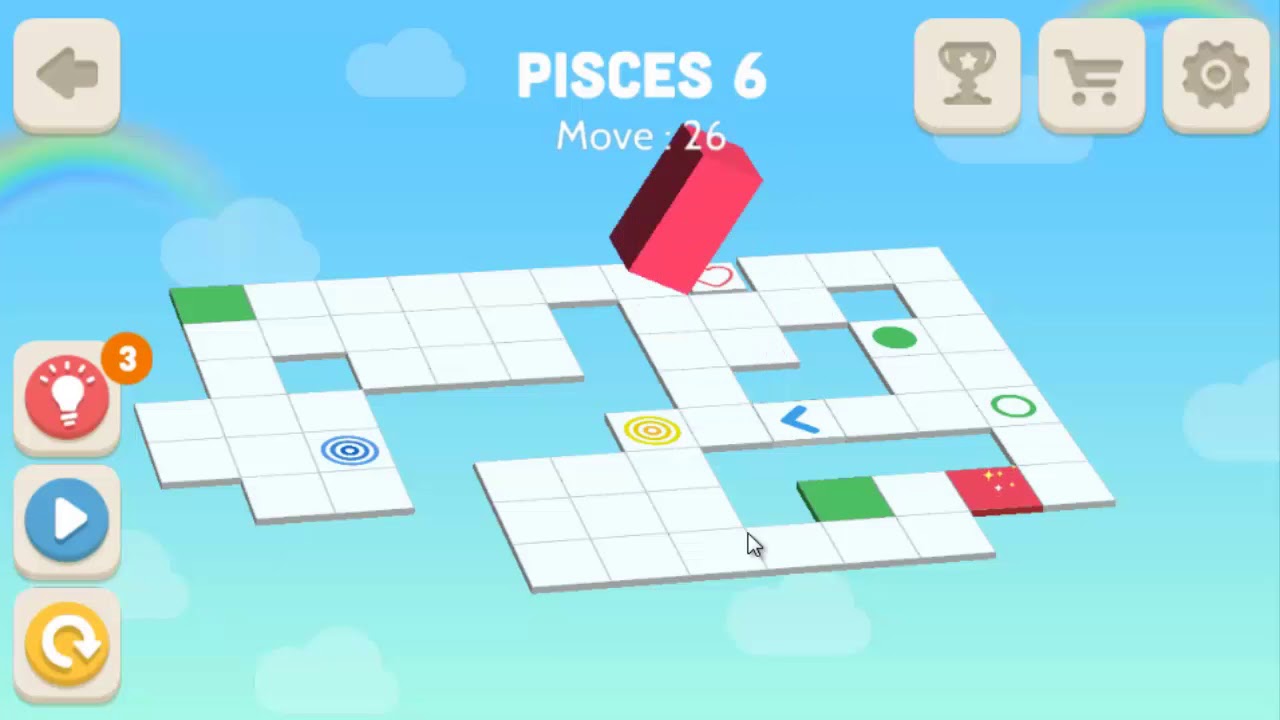Tap the solid green dot switch
Screen dimensions: 1280x720
[x=896, y=339]
